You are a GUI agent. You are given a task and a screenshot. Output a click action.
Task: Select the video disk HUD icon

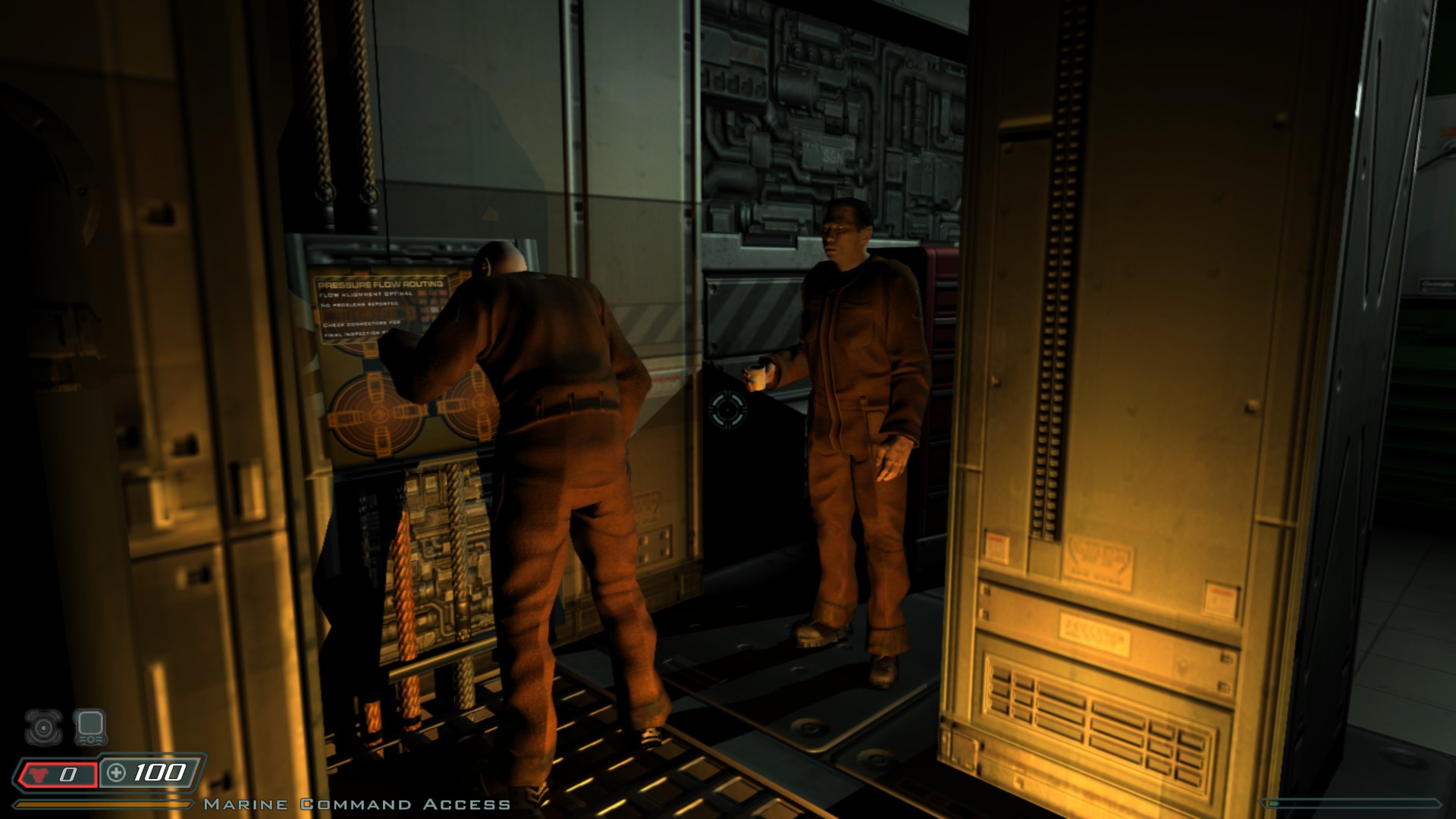(45, 727)
